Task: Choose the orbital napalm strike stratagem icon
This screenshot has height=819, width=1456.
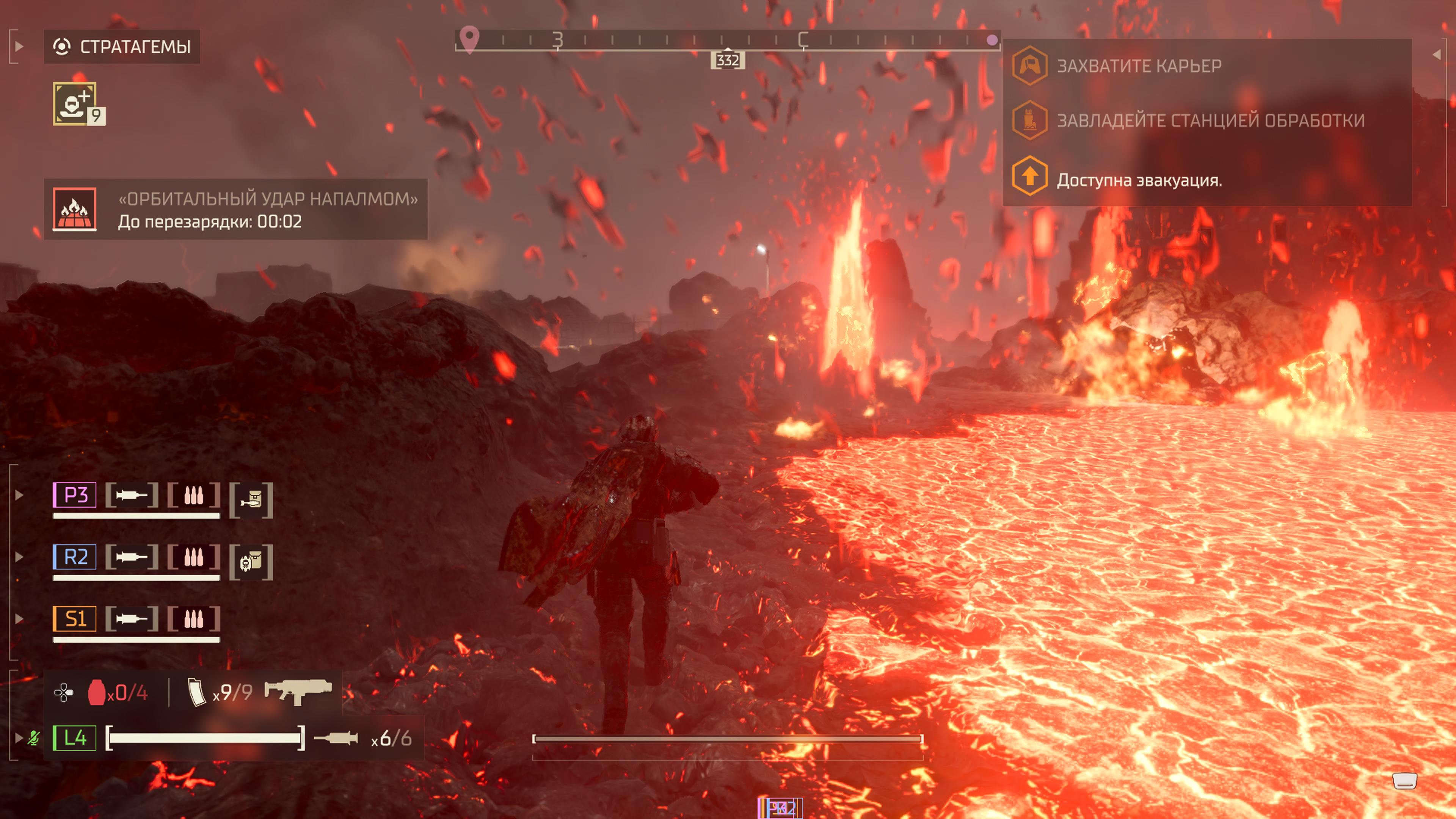Action: pos(75,209)
